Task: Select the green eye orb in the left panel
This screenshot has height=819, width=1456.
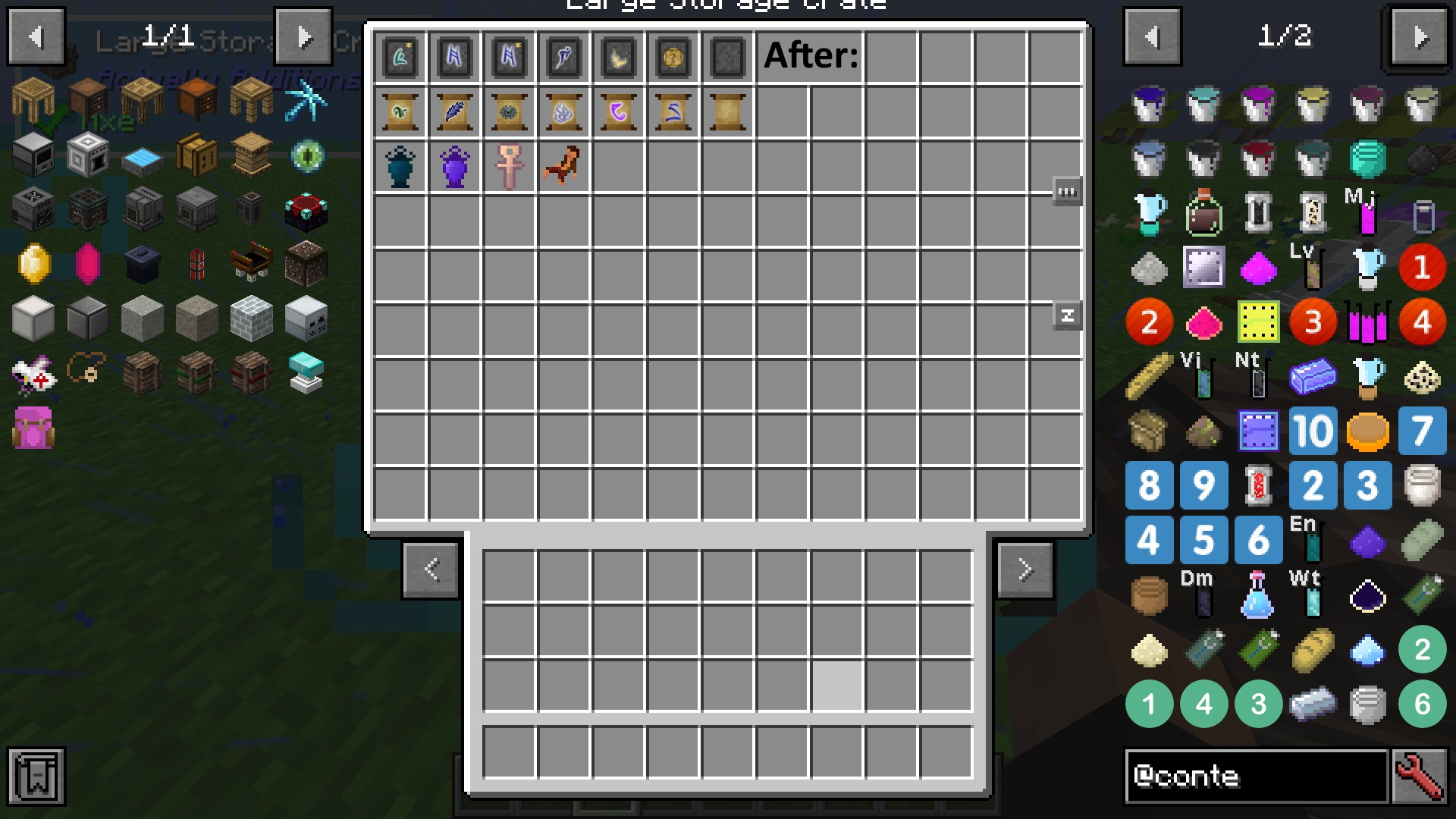Action: 306,156
